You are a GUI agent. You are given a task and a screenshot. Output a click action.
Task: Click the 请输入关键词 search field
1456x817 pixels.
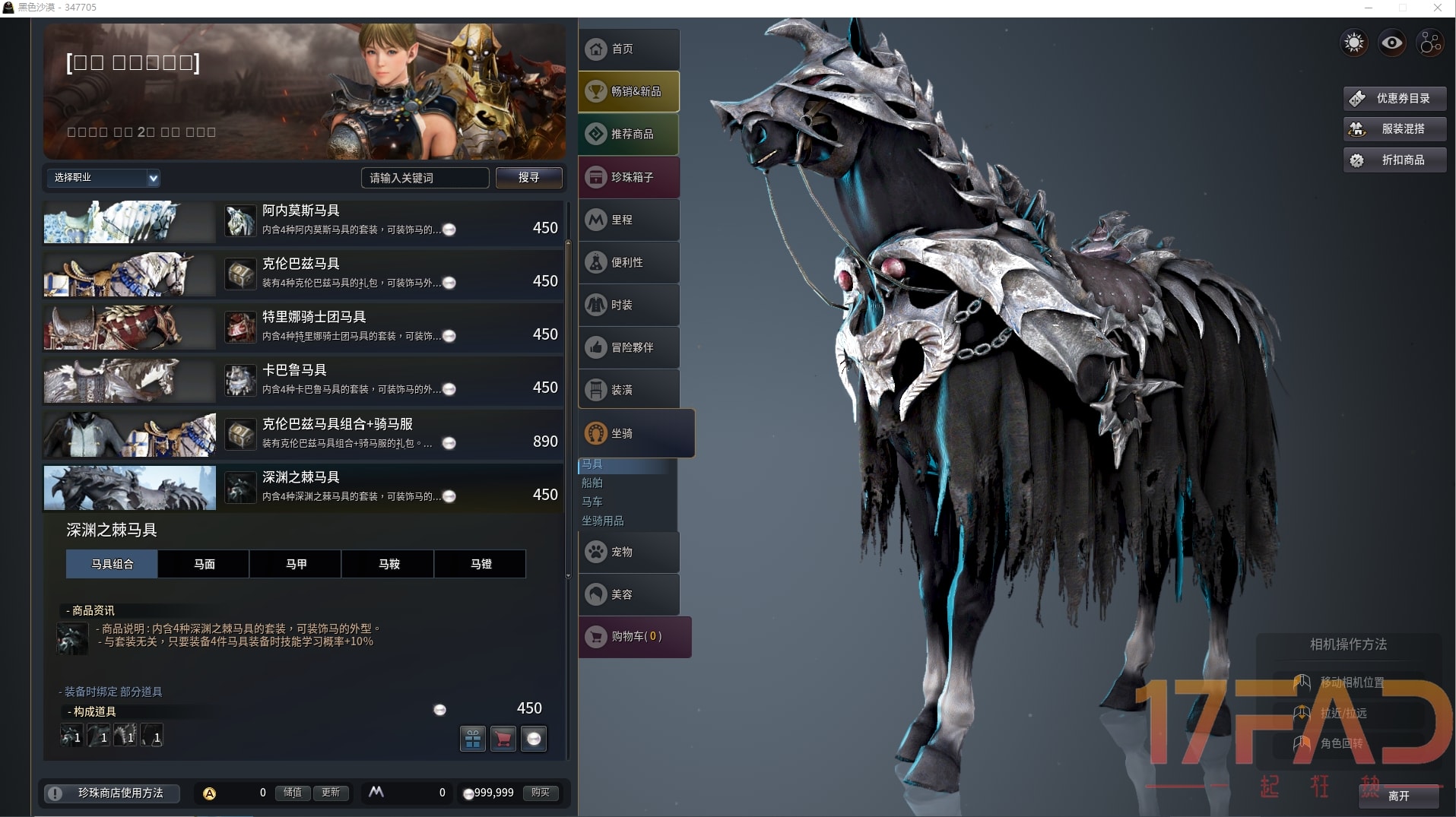click(x=423, y=178)
